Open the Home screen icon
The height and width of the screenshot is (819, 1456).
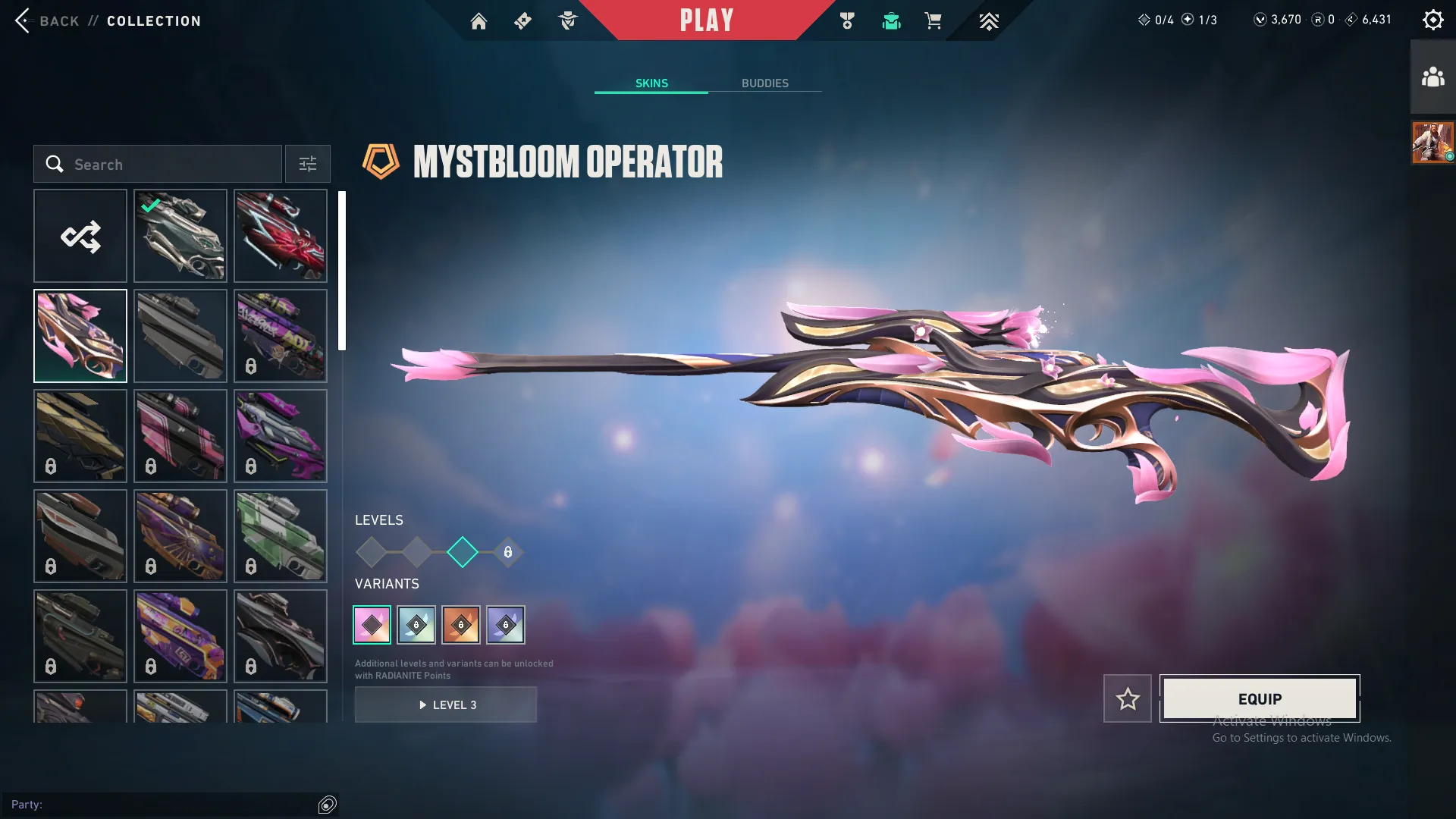pyautogui.click(x=479, y=20)
